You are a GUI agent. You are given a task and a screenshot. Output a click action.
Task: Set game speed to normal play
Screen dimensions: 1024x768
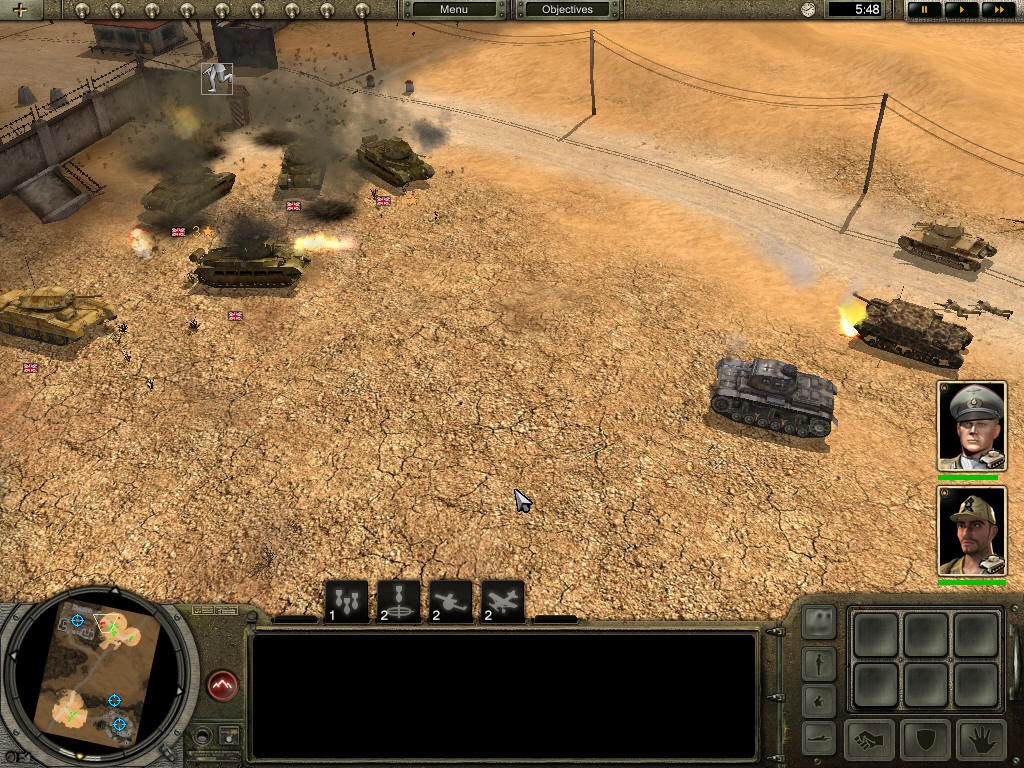[x=961, y=10]
